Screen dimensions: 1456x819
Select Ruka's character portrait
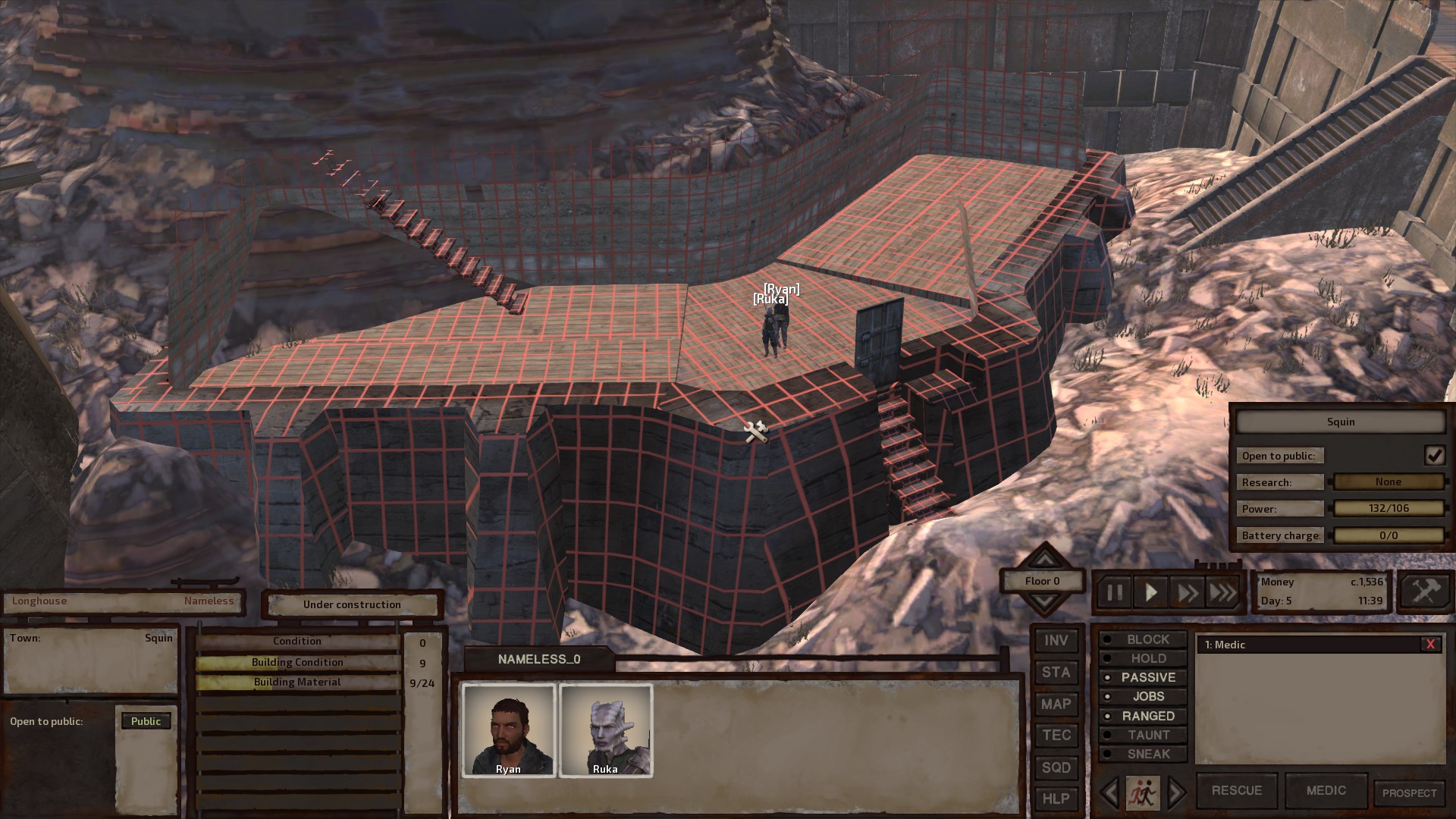click(606, 730)
